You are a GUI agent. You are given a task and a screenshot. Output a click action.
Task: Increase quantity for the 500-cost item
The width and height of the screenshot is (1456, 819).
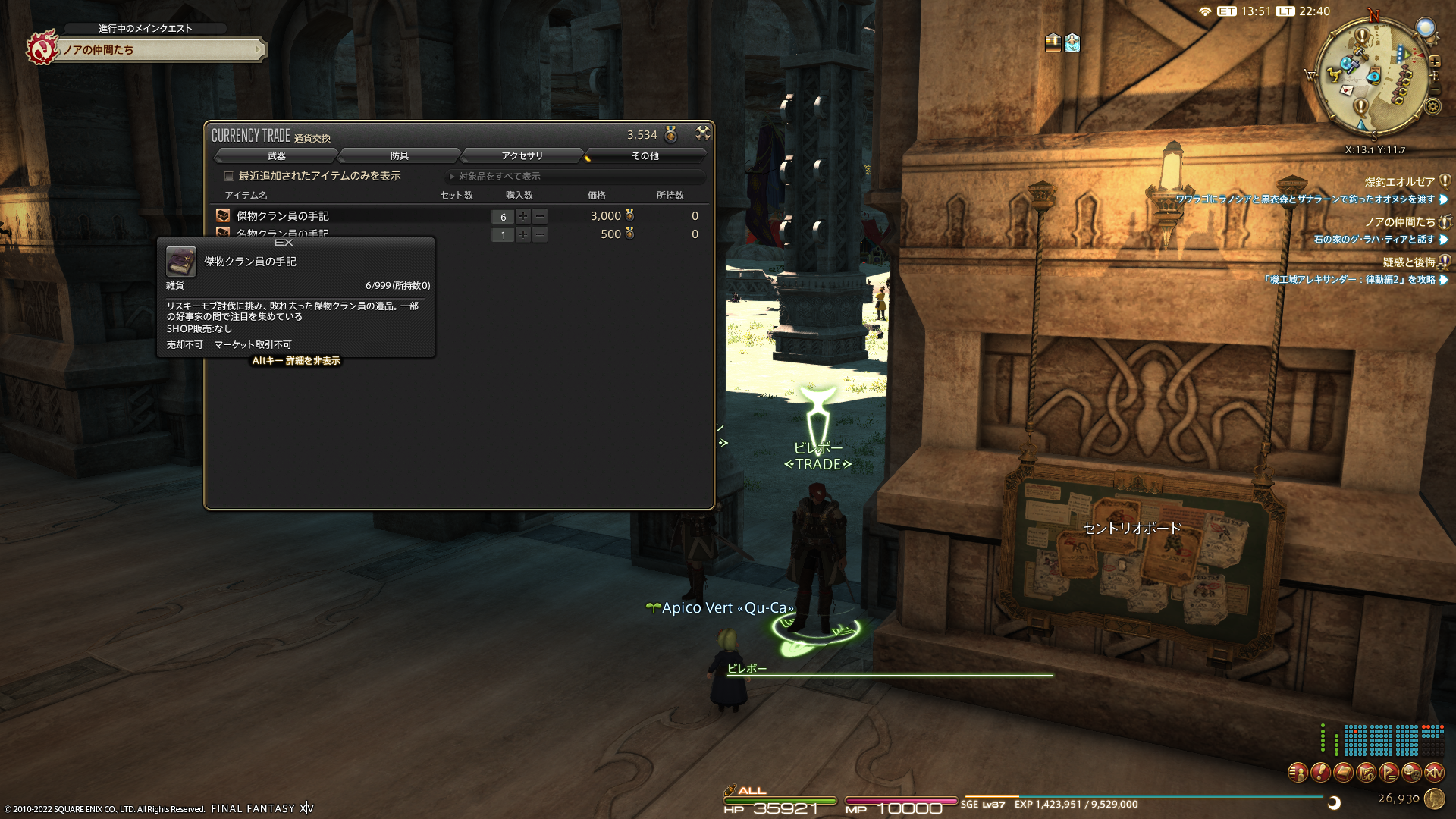click(523, 235)
